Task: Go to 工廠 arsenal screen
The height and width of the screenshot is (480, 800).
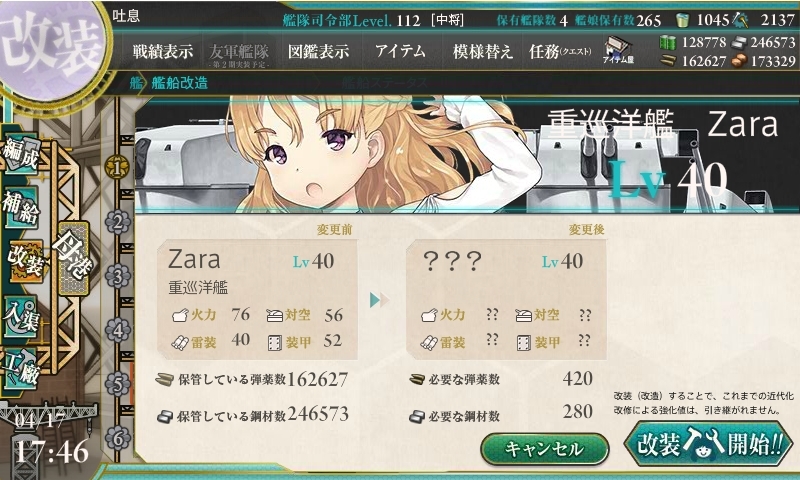Action: coord(24,368)
